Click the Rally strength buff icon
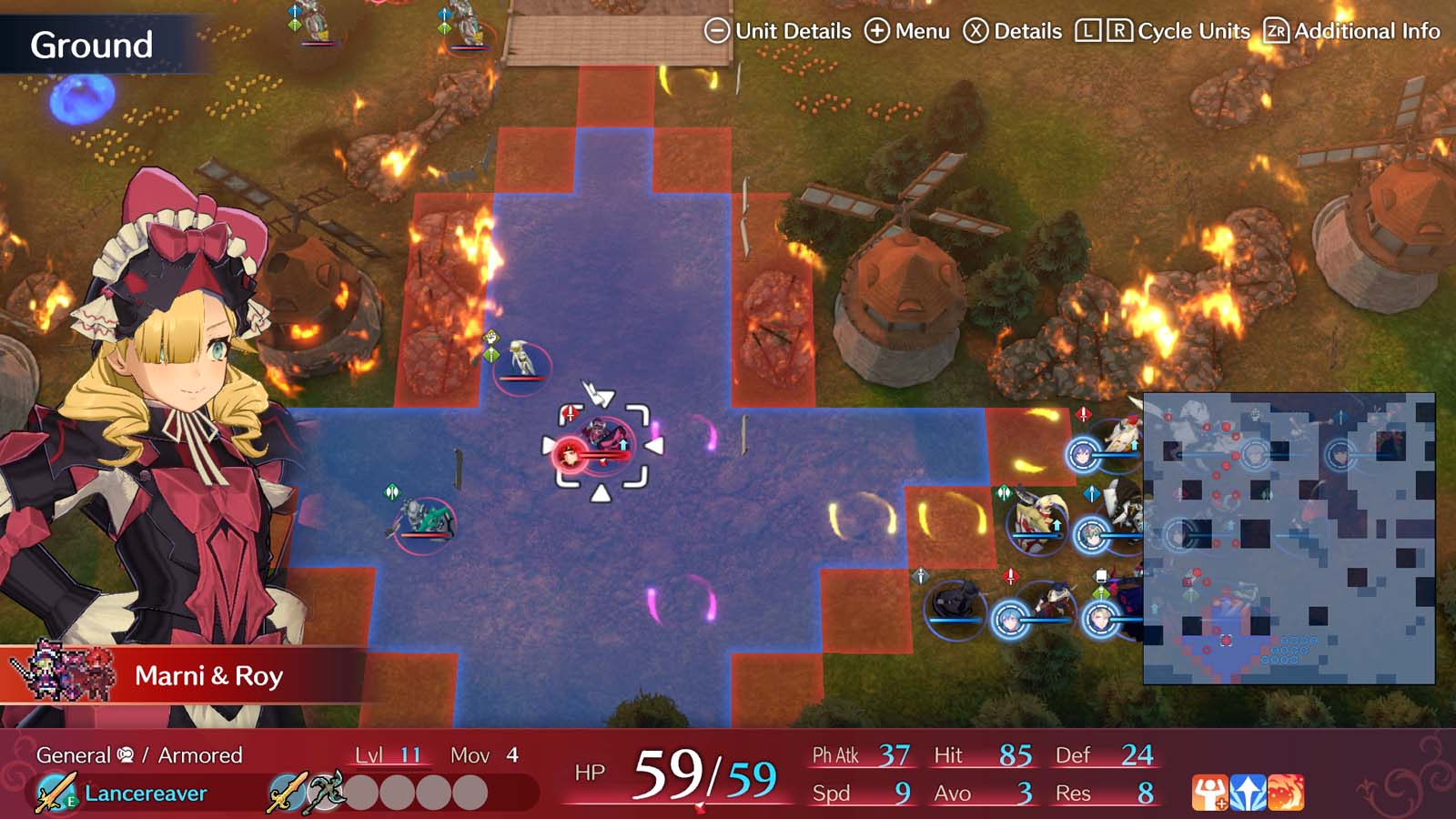The width and height of the screenshot is (1456, 819). (1210, 792)
